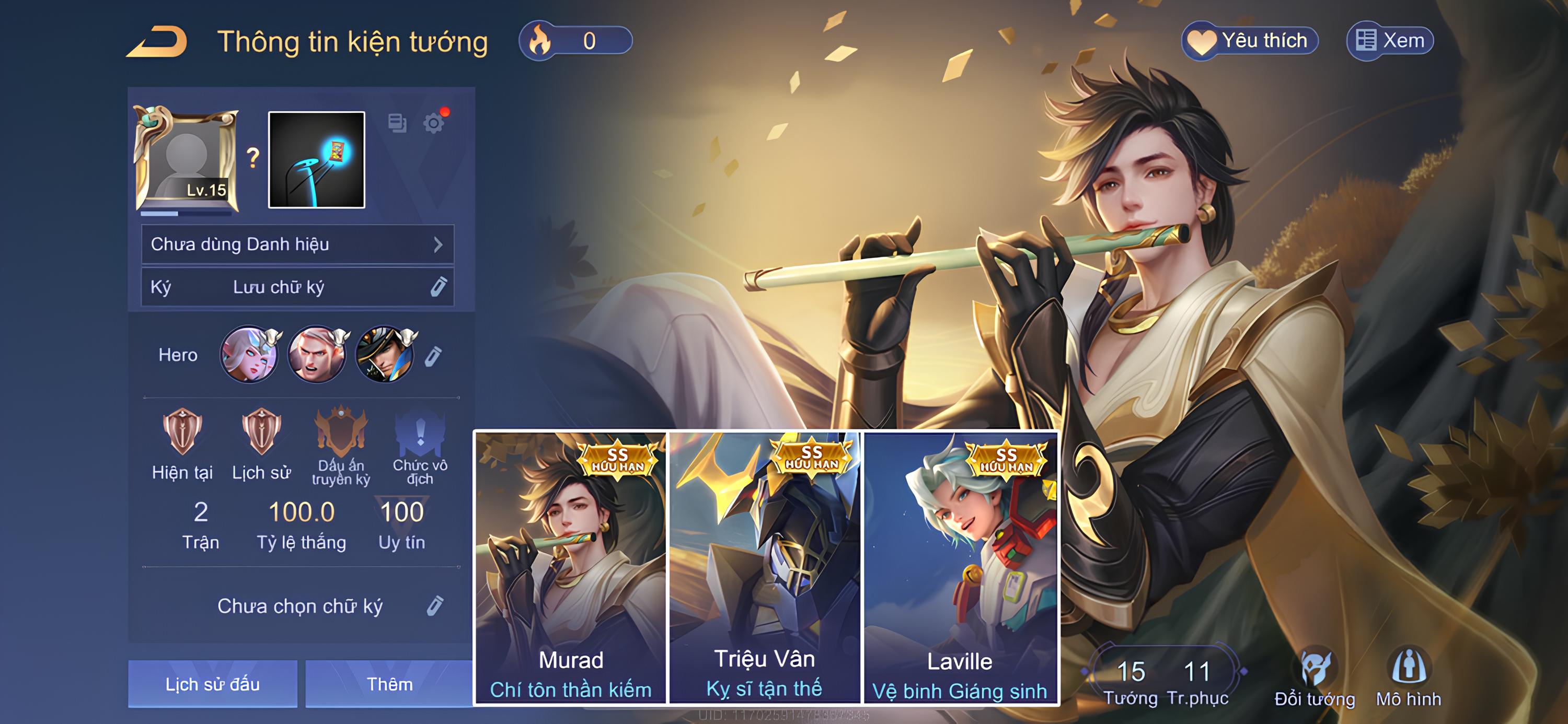
Task: View the Lịch sử rank badge
Action: point(261,433)
